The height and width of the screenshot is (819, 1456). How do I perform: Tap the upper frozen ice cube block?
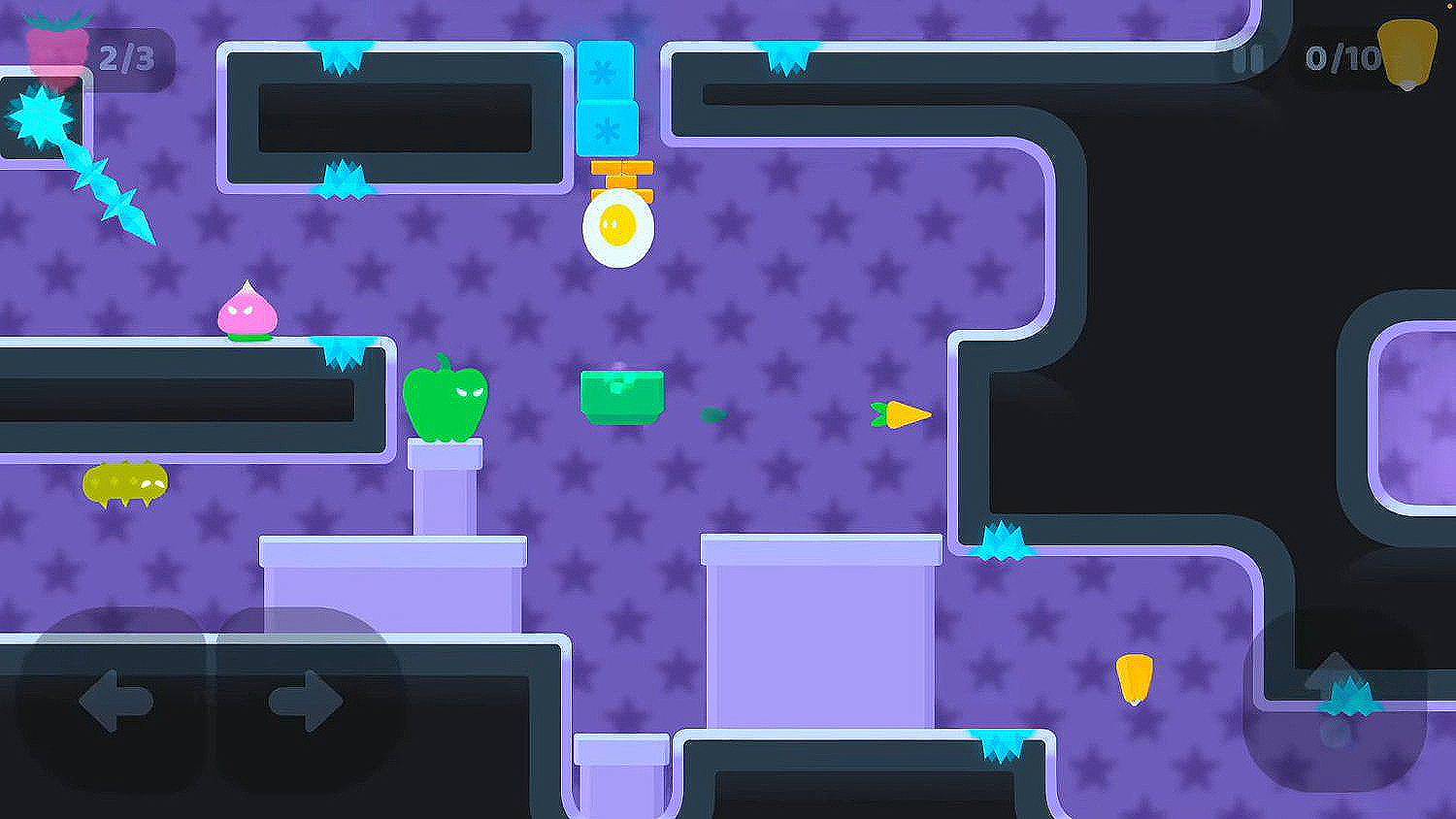pyautogui.click(x=607, y=68)
